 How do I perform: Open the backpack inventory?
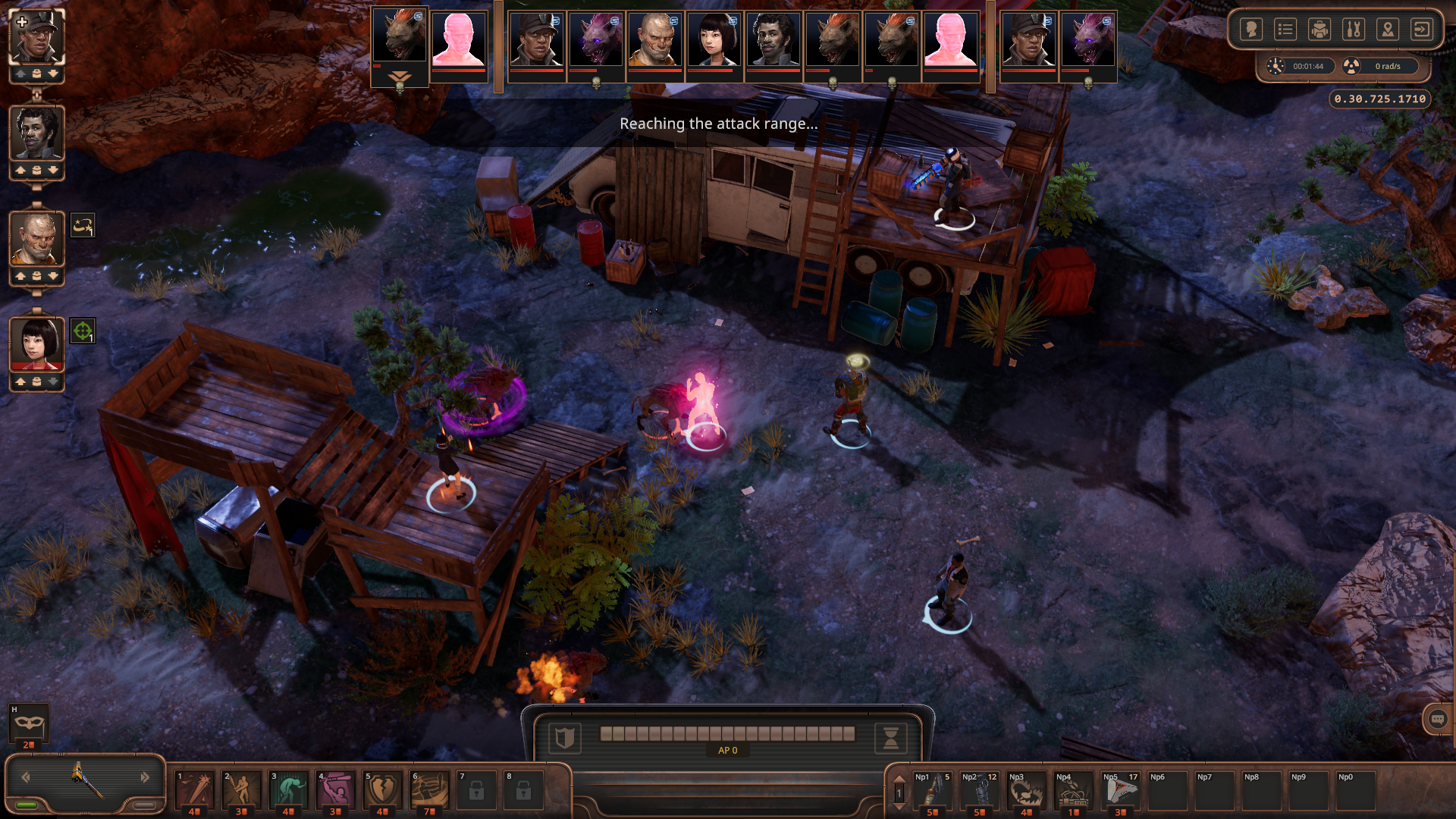click(x=1319, y=30)
